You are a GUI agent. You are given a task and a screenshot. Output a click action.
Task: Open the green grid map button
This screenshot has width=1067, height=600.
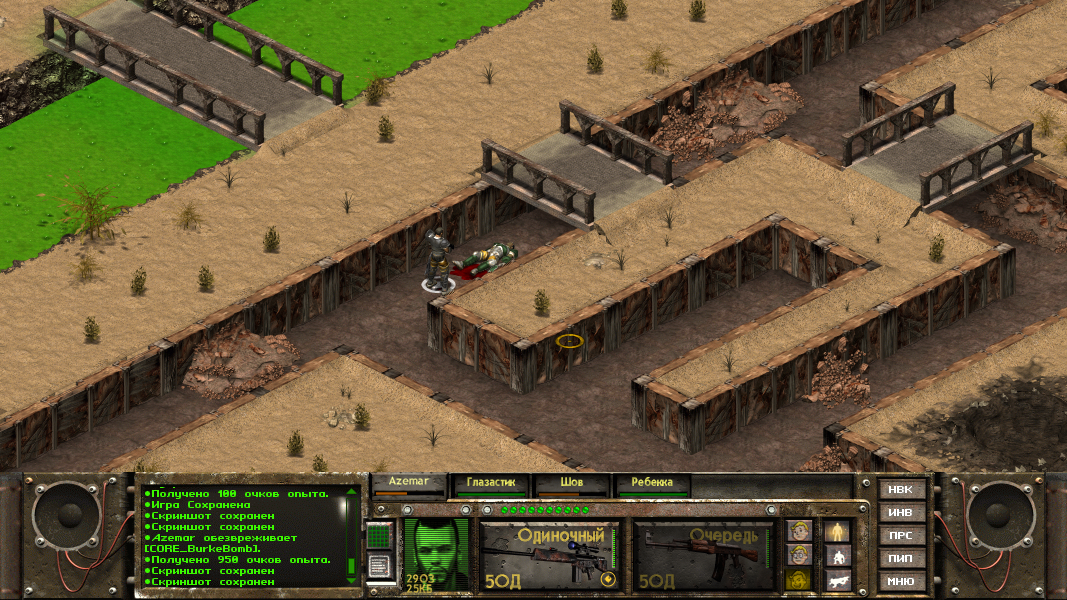[379, 537]
